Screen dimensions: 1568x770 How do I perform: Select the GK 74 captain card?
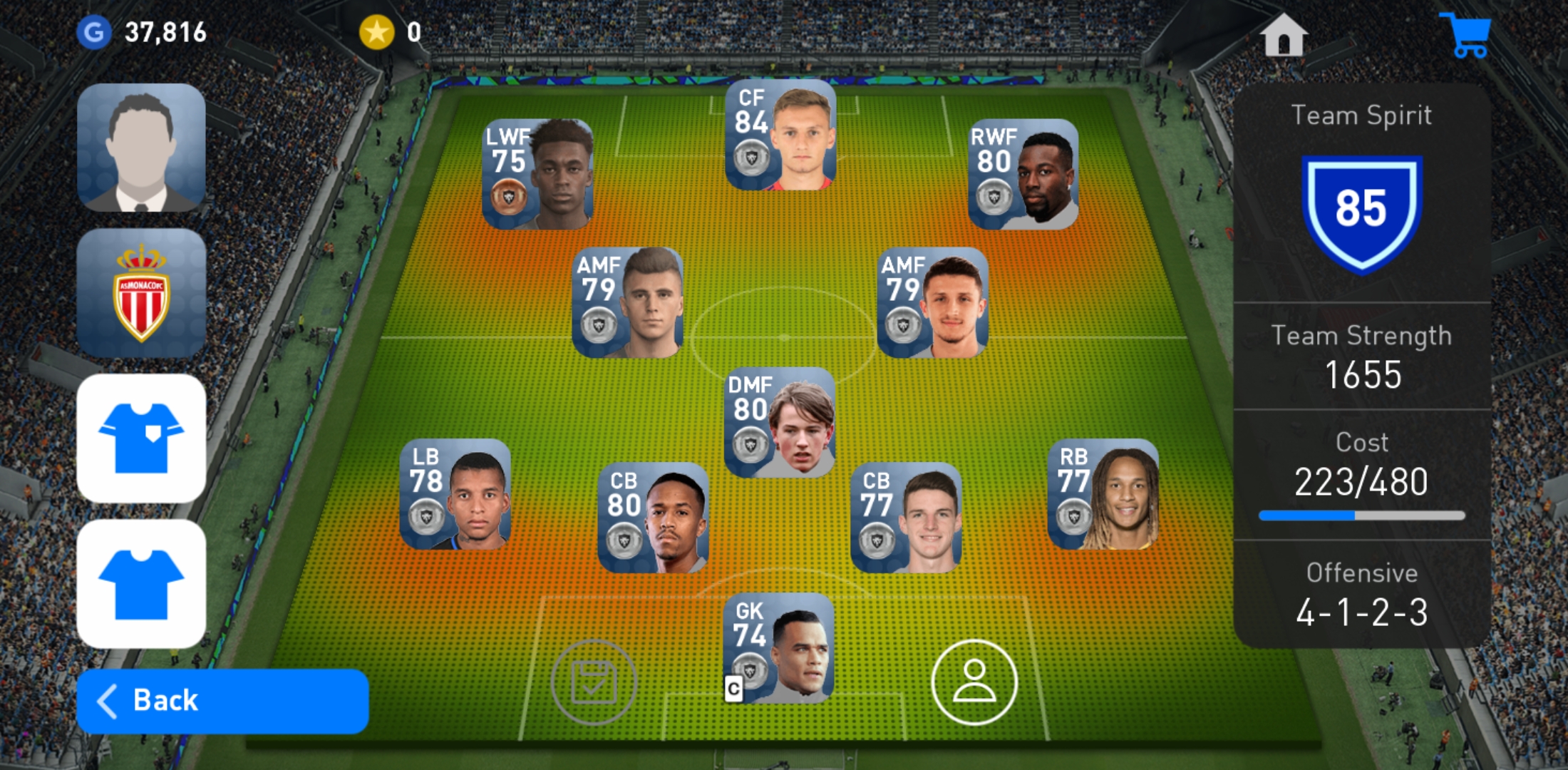coord(779,648)
